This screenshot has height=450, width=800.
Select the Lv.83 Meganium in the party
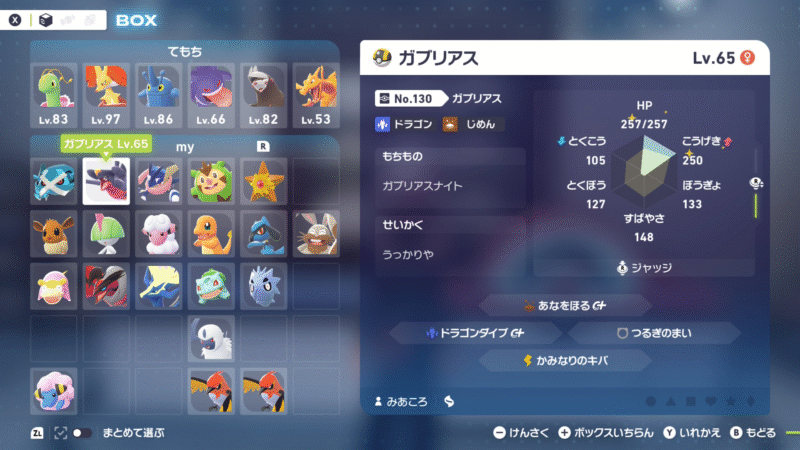pyautogui.click(x=55, y=93)
